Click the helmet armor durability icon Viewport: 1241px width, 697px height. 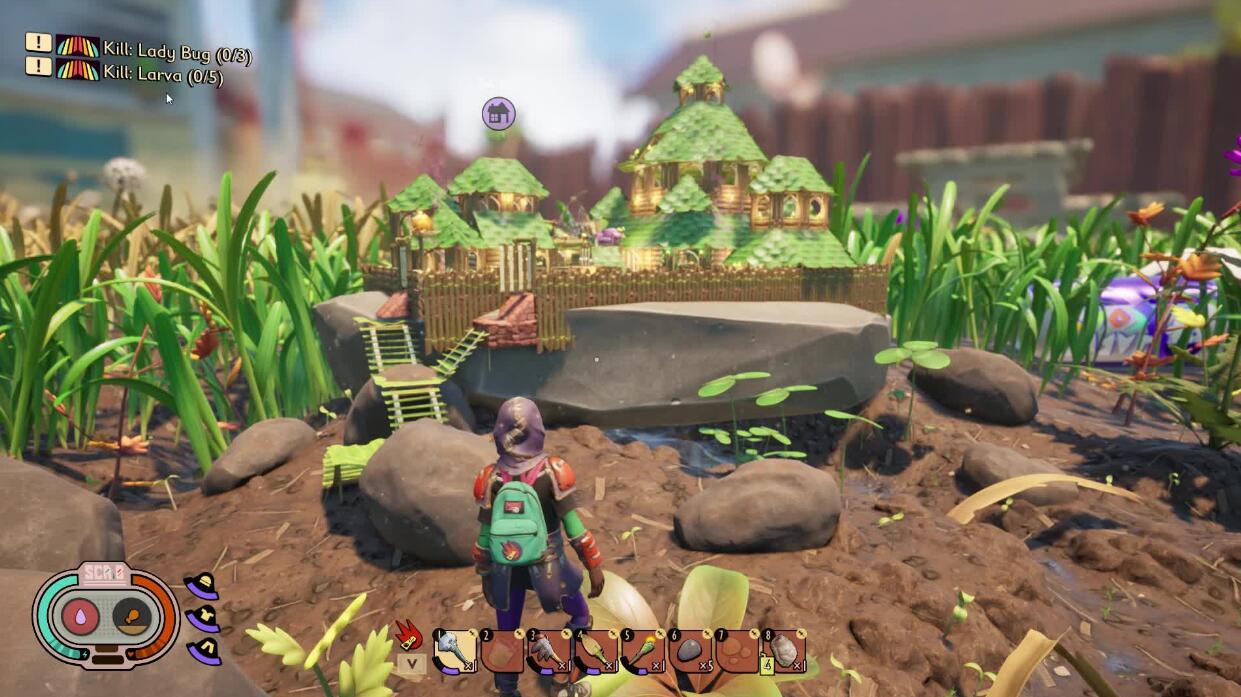tap(202, 586)
